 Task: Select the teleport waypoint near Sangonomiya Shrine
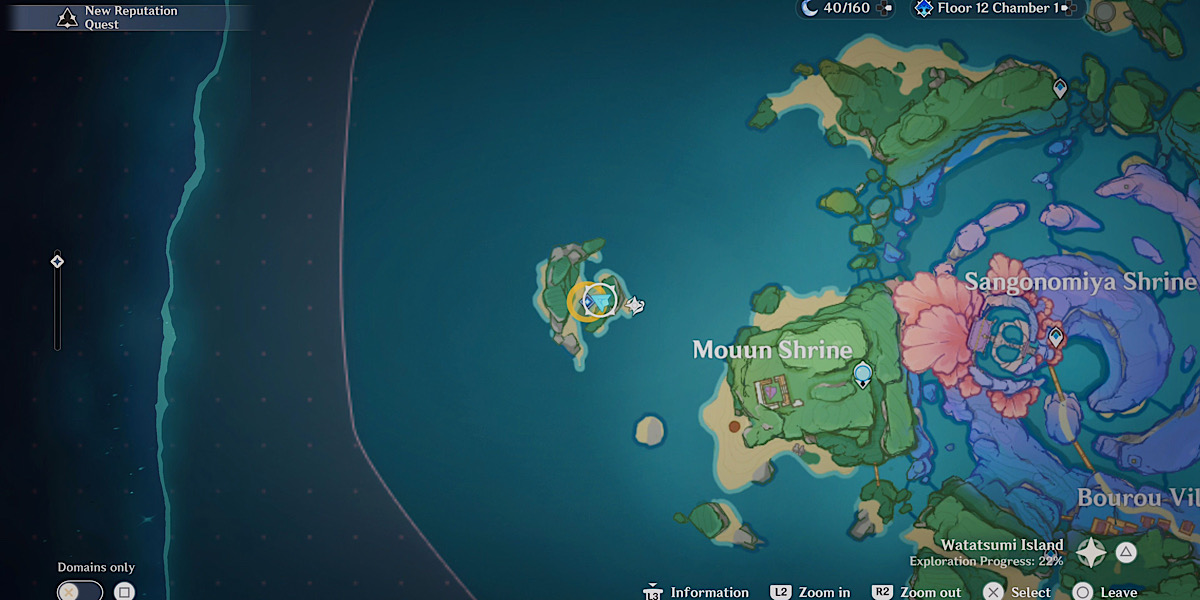1055,338
